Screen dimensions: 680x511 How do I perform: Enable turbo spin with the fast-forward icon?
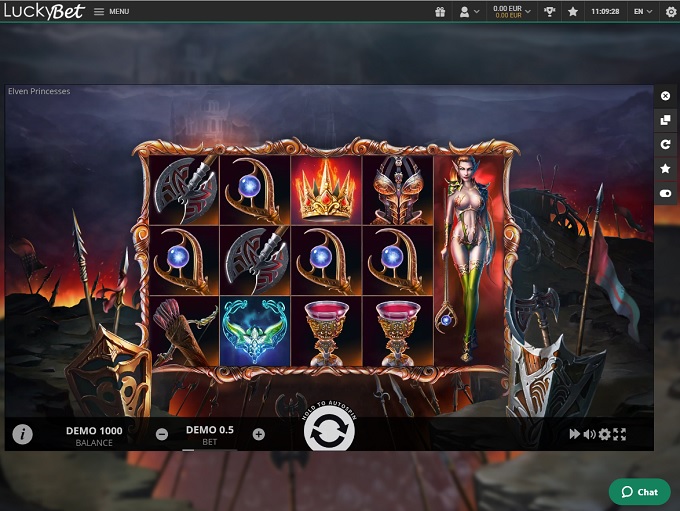tap(574, 434)
